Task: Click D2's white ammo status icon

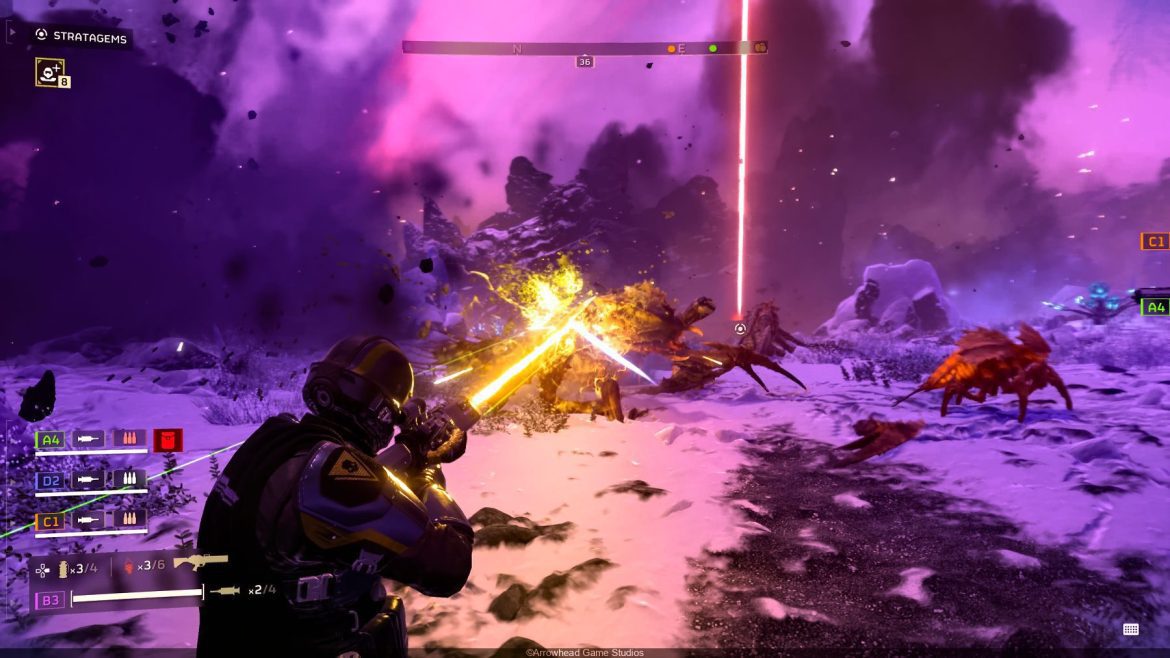Action: coord(129,480)
